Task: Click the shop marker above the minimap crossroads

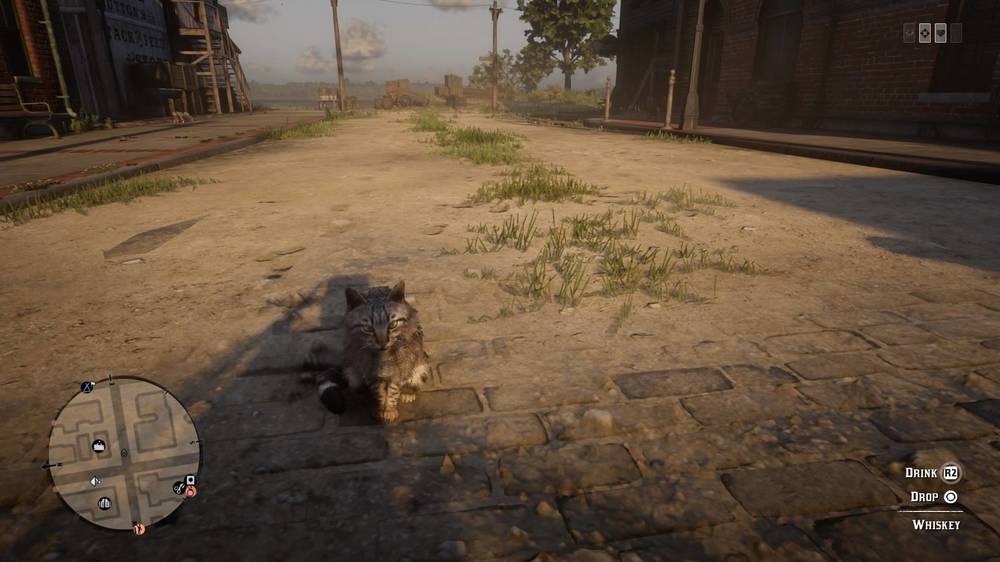Action: [x=99, y=445]
